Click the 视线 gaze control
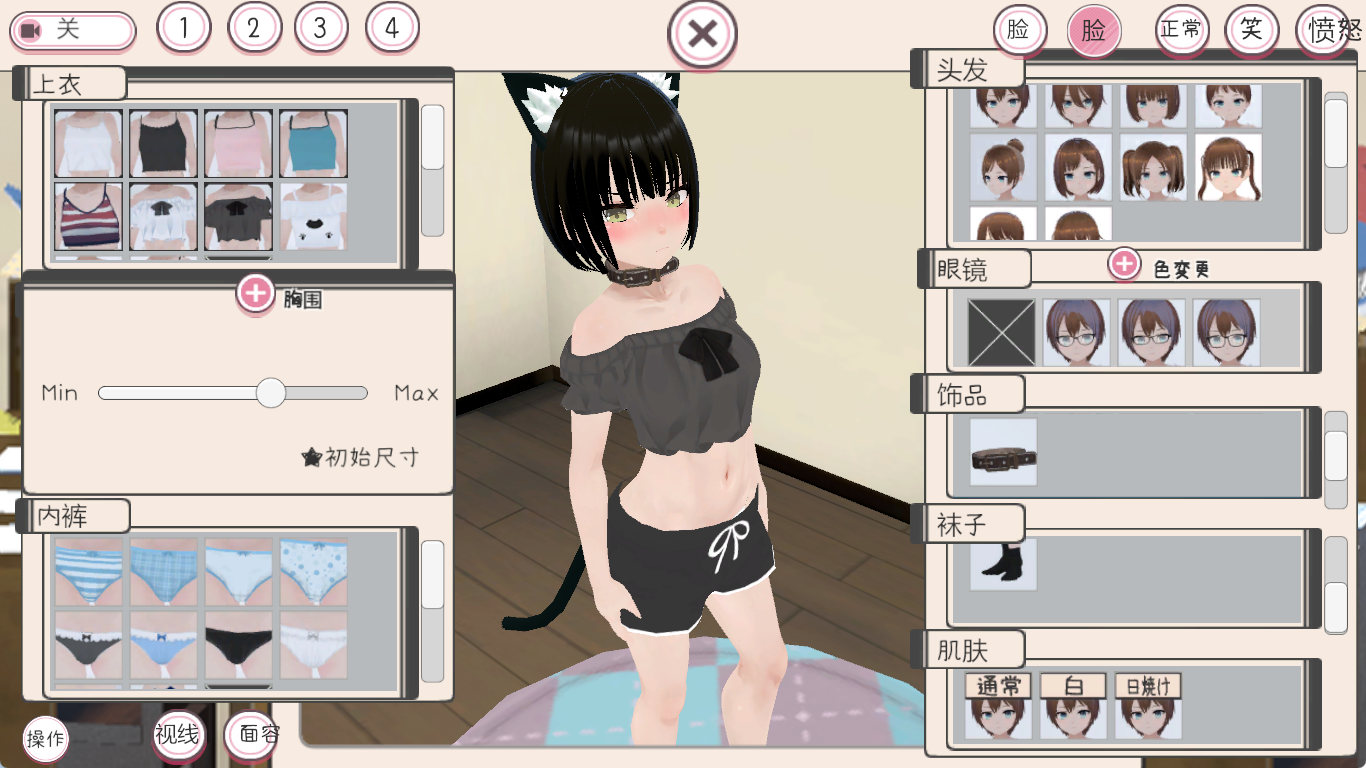The height and width of the screenshot is (768, 1366). click(x=179, y=734)
